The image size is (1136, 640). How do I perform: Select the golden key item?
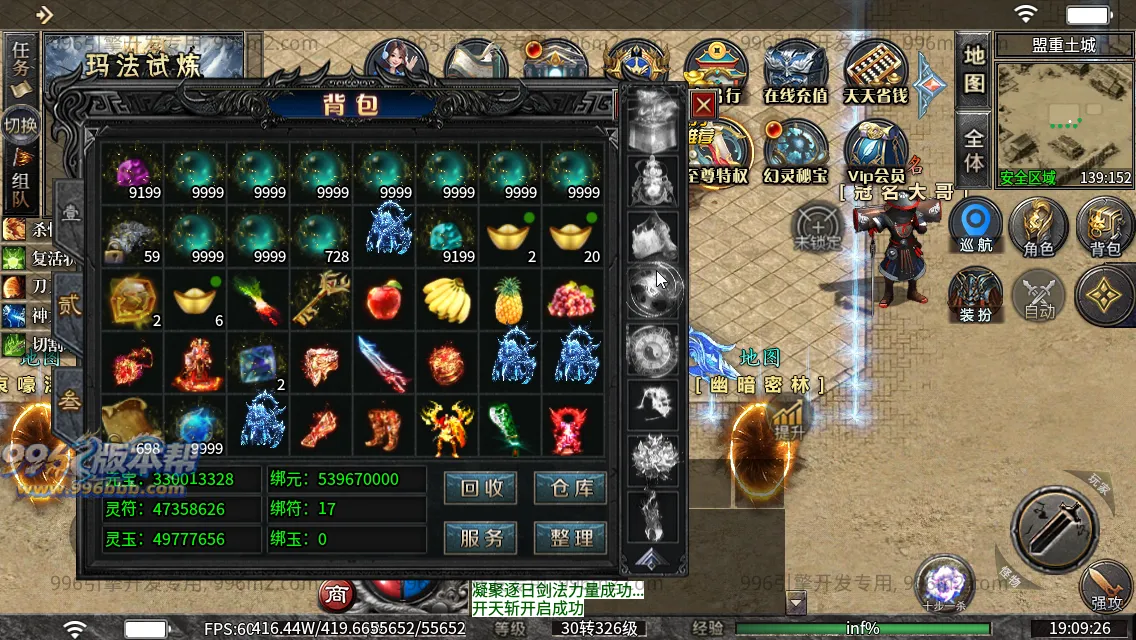[x=321, y=297]
